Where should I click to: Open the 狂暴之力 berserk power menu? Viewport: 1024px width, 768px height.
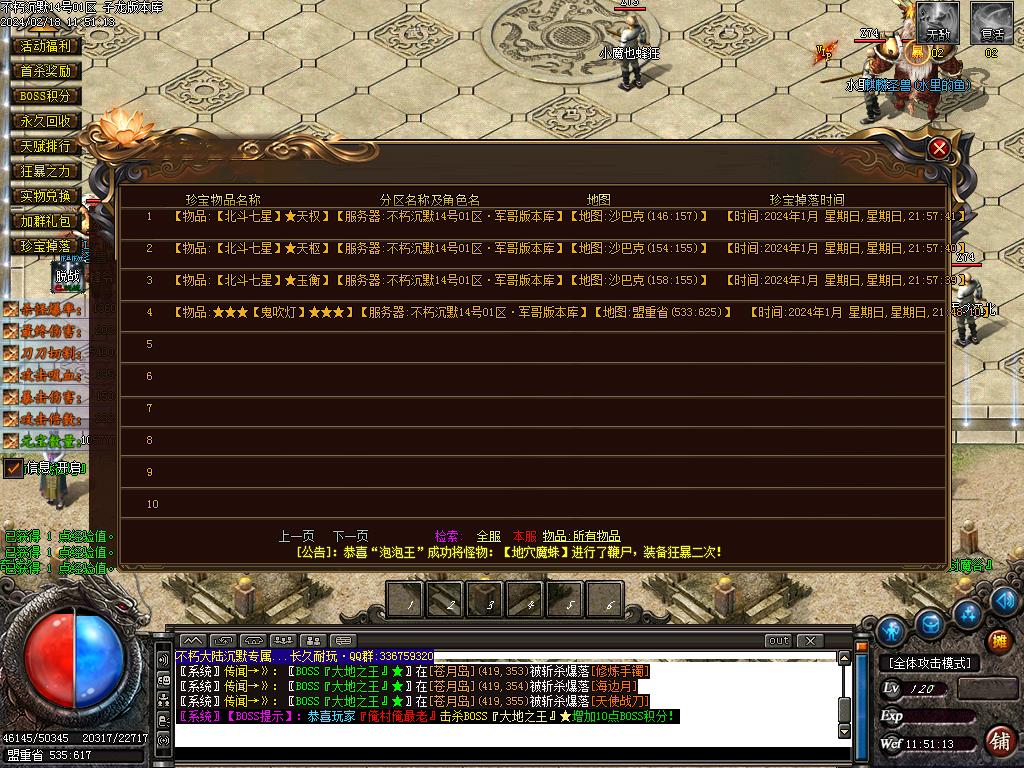point(46,171)
